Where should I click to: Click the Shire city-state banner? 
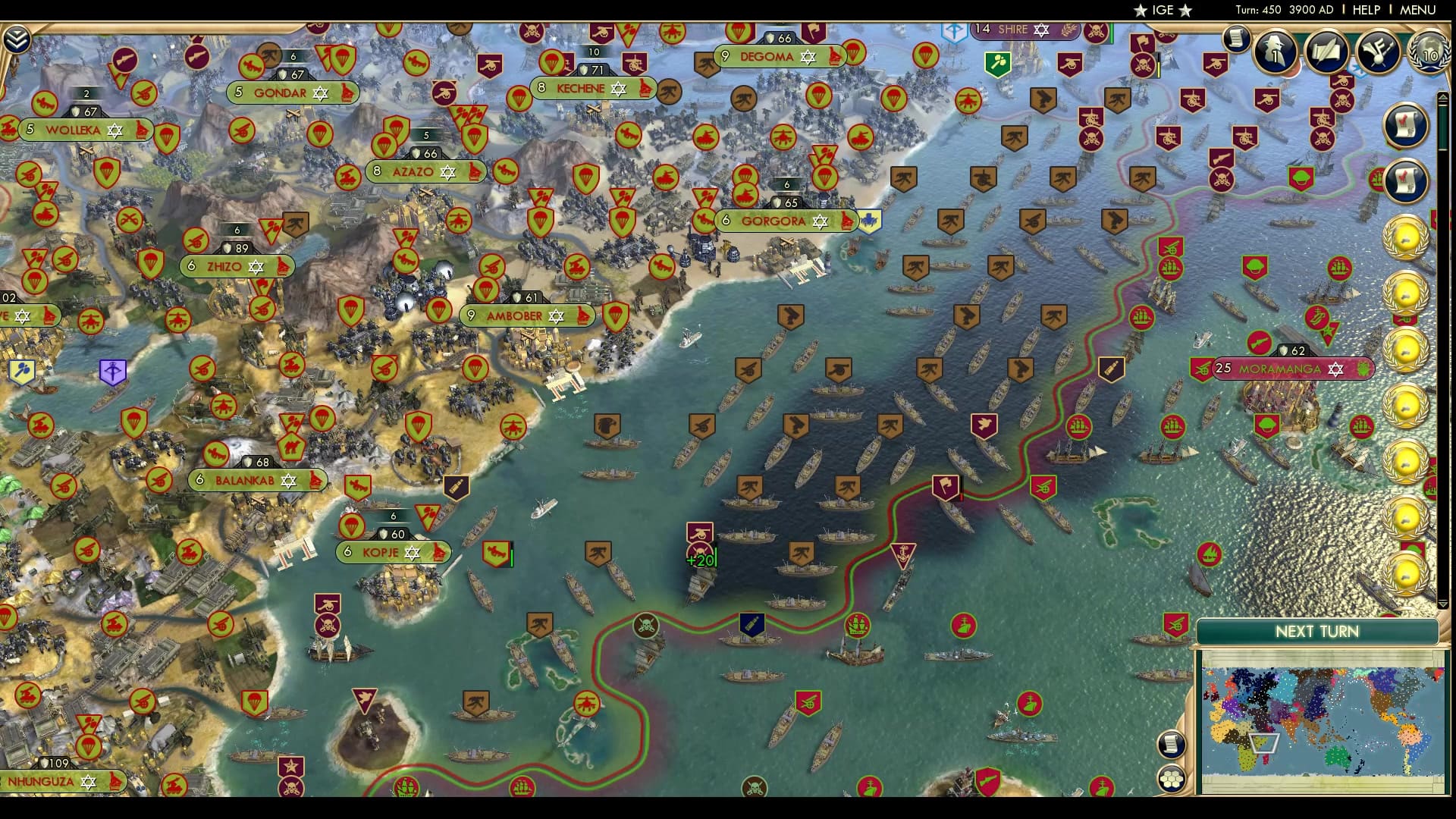coord(1024,30)
